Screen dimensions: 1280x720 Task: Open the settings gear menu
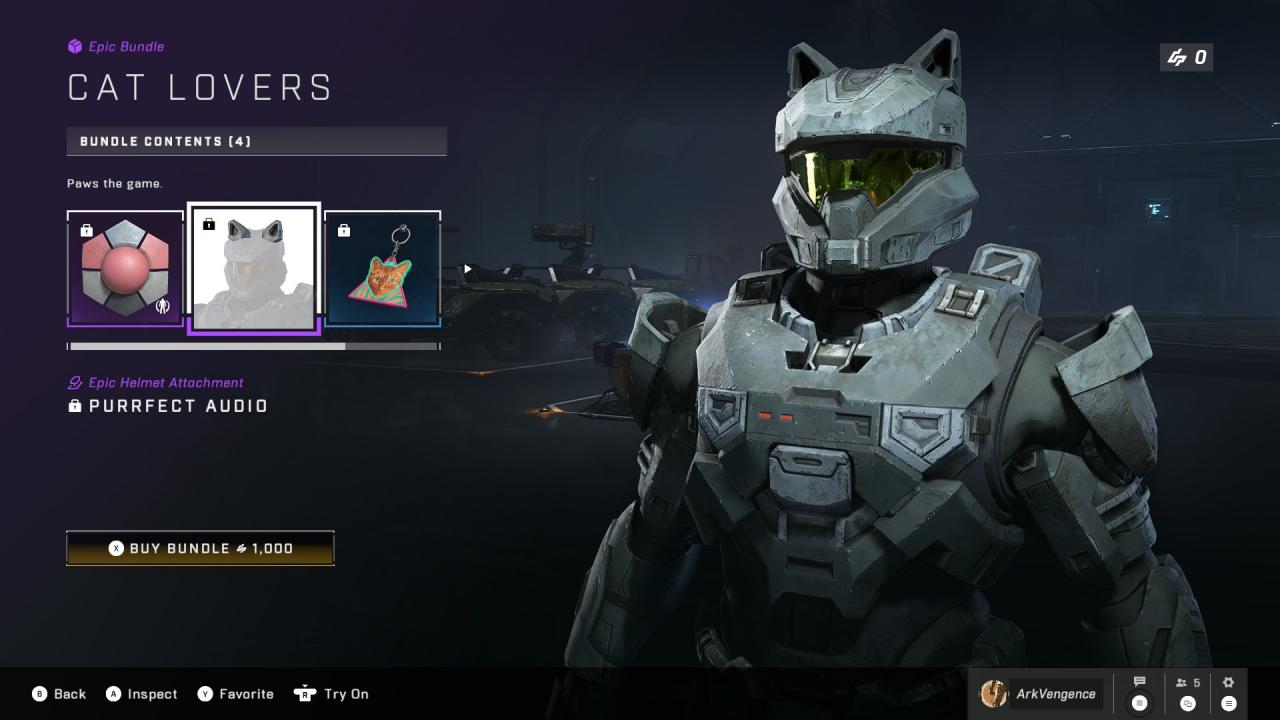tap(1229, 693)
